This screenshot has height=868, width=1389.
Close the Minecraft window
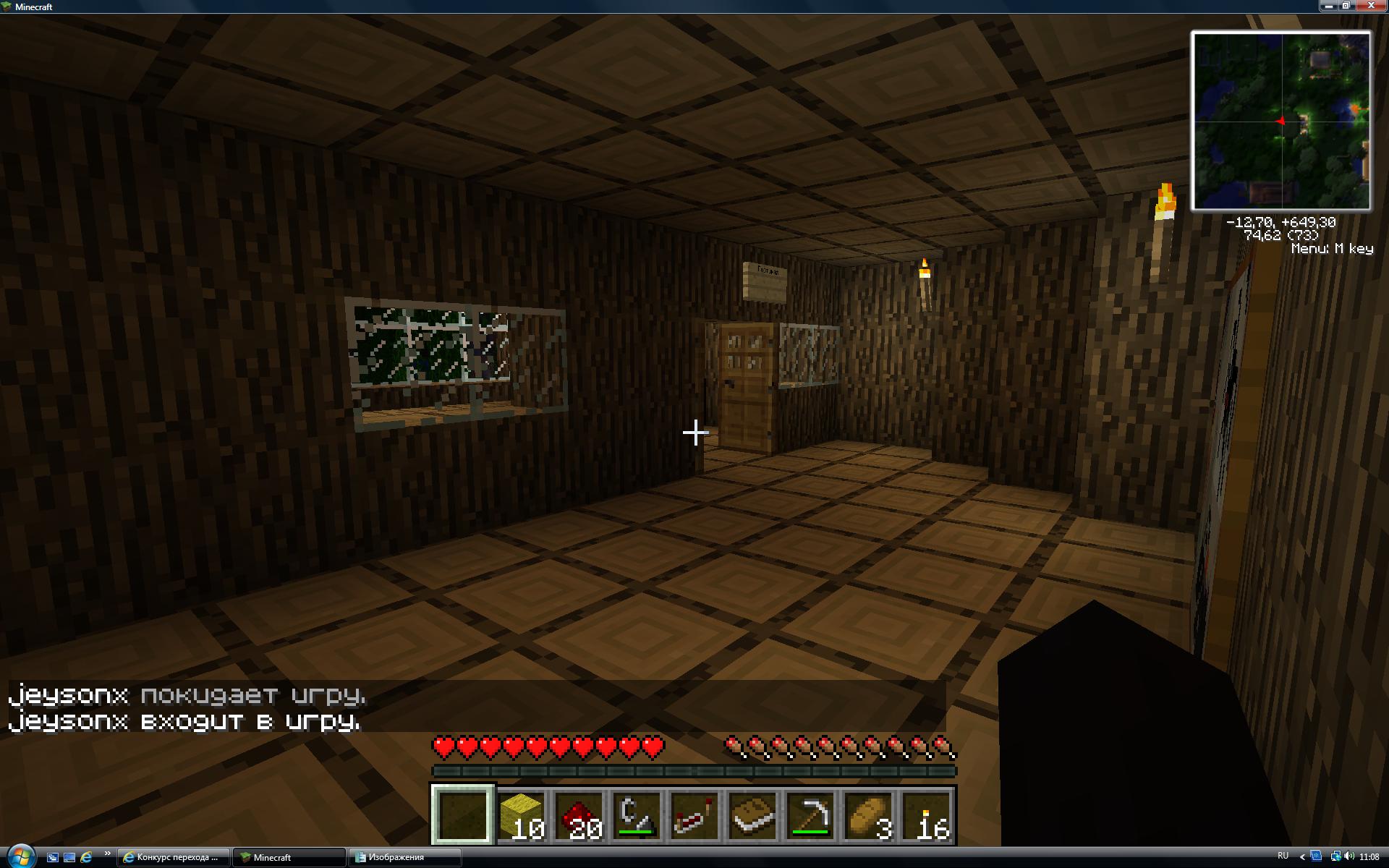(1371, 6)
